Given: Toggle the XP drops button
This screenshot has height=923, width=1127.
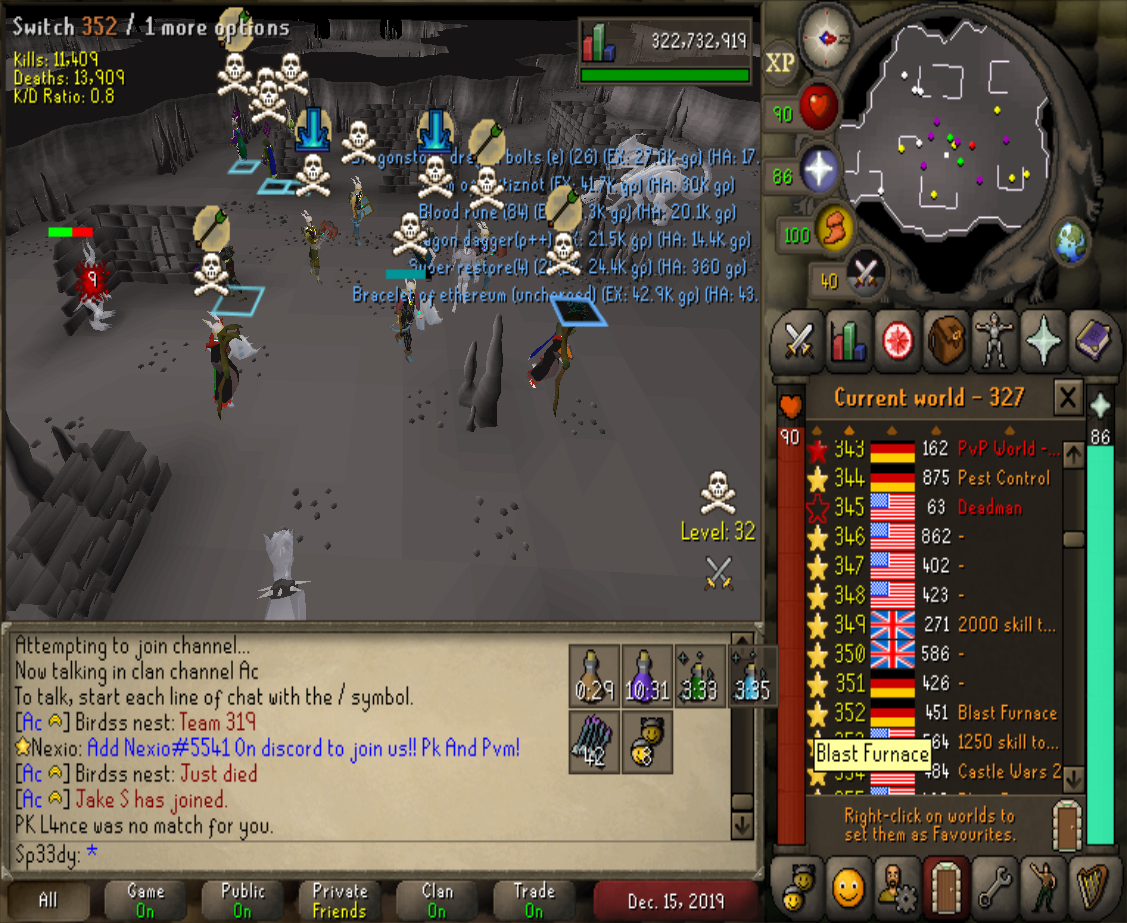Looking at the screenshot, I should click(x=780, y=62).
